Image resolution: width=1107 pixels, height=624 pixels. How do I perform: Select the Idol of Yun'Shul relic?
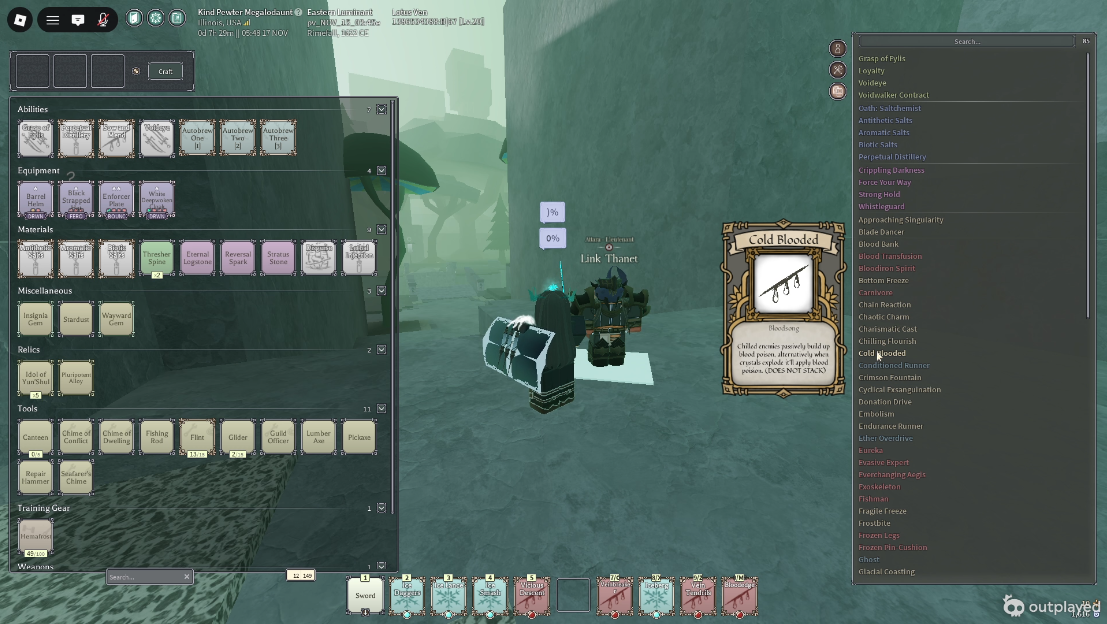[x=35, y=377]
